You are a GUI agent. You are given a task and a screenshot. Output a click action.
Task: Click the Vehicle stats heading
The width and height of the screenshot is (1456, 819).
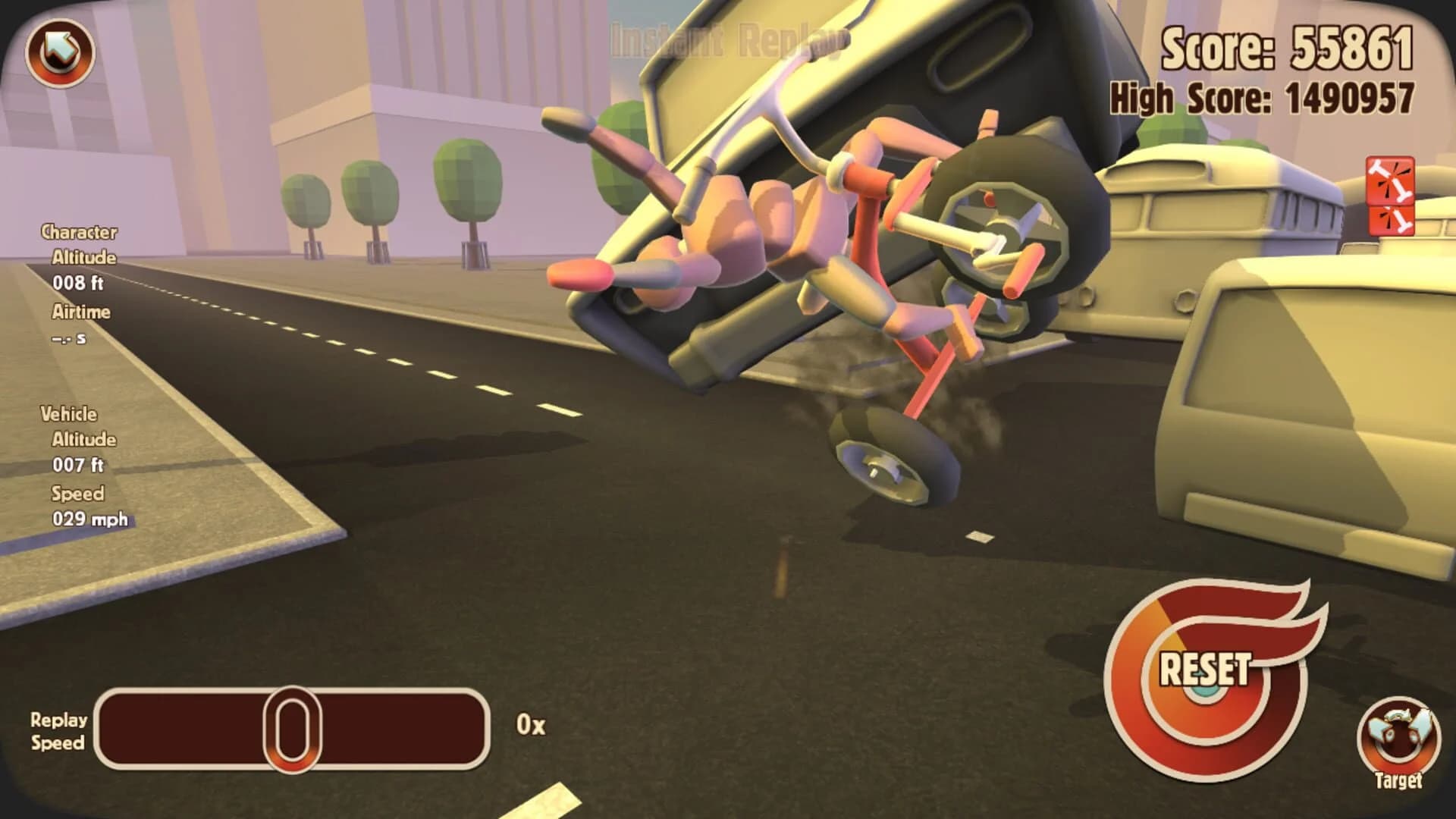(x=71, y=415)
